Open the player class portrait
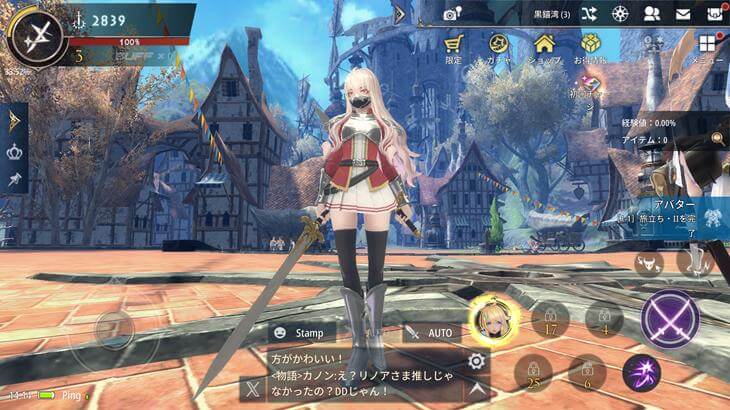730x410 pixels. click(x=36, y=37)
